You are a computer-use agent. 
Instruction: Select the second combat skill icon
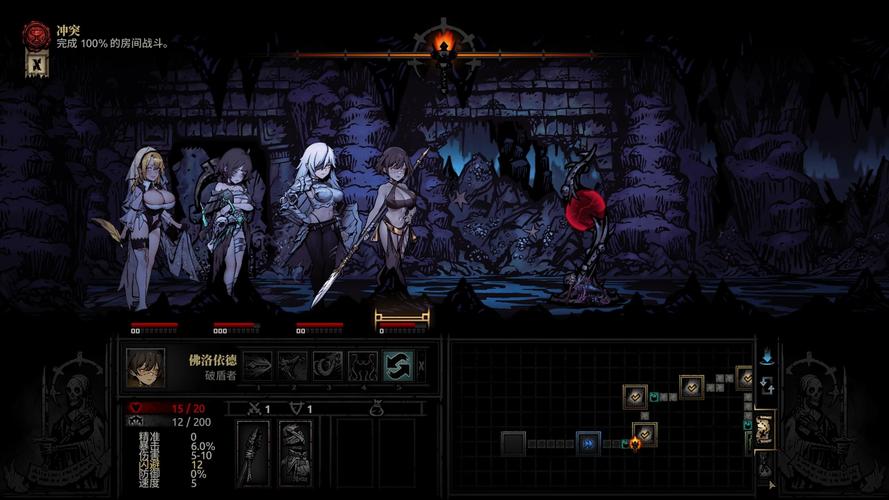tap(292, 366)
